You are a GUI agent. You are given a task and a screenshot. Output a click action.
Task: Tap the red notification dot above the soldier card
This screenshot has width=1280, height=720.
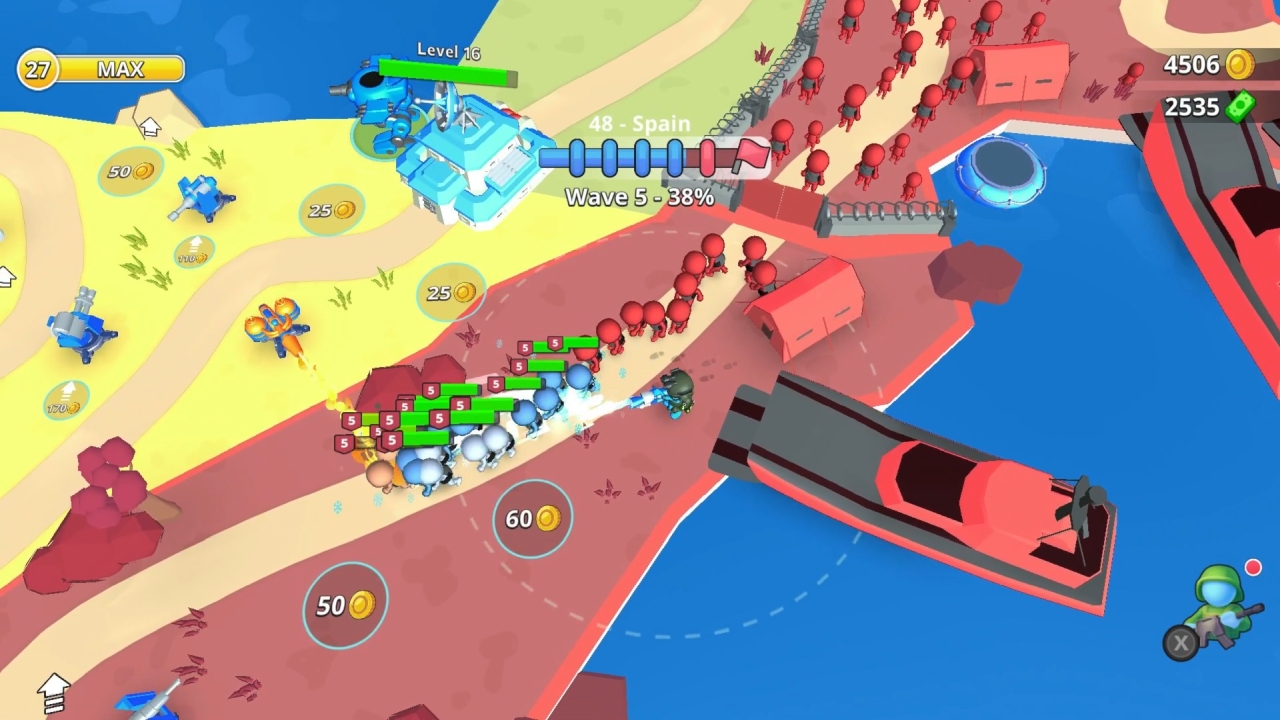point(1256,566)
